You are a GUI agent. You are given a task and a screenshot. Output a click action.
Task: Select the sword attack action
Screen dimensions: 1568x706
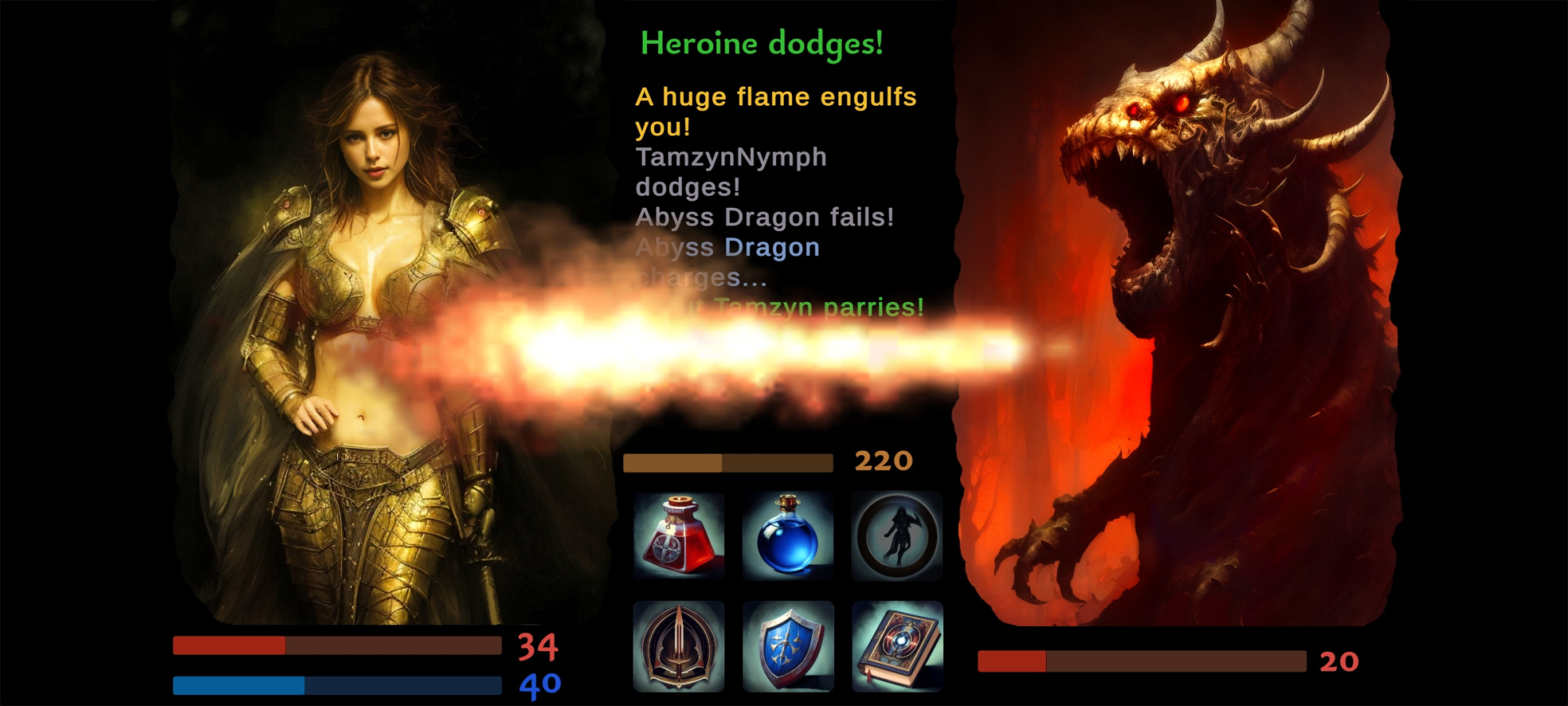679,646
